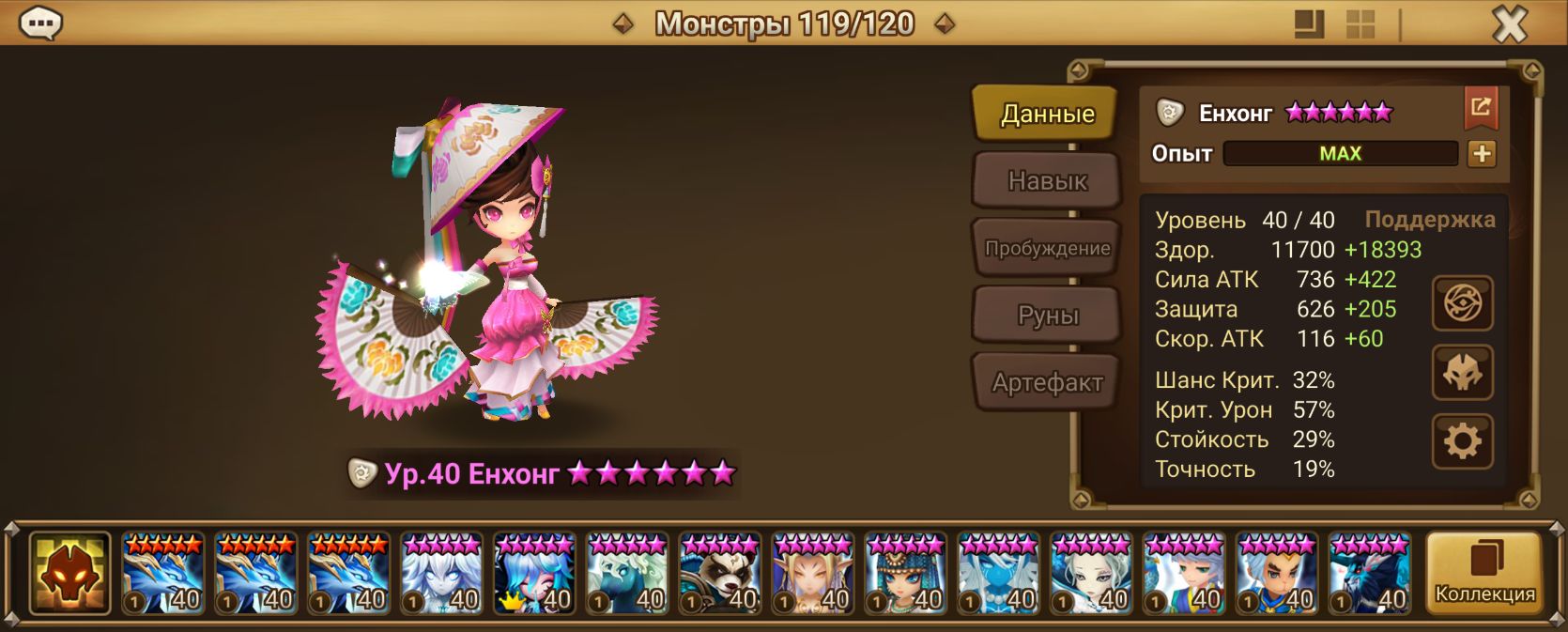Open the Навык tab

click(x=1046, y=180)
